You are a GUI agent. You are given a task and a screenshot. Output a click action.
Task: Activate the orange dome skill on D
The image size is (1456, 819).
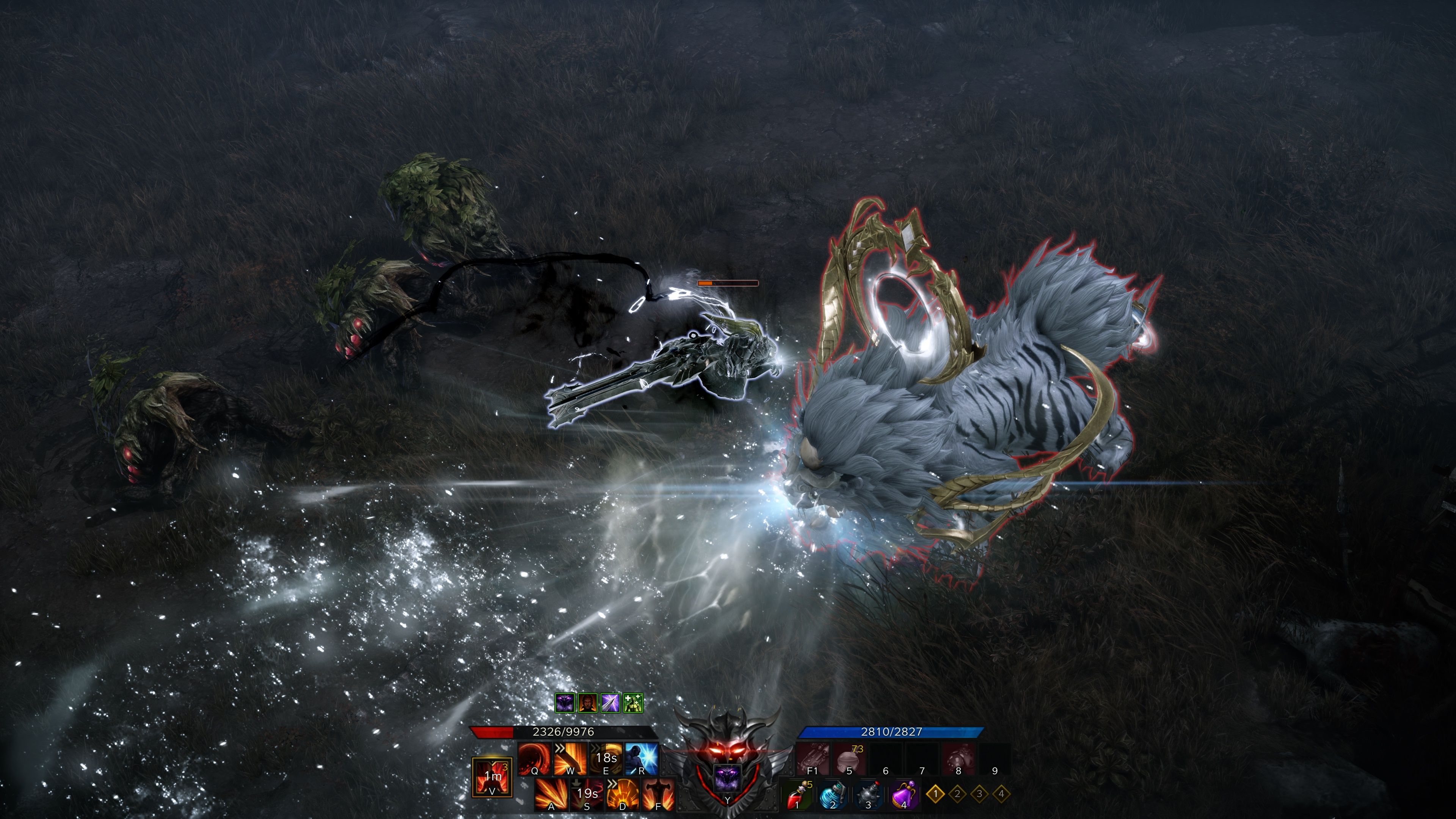pyautogui.click(x=622, y=794)
